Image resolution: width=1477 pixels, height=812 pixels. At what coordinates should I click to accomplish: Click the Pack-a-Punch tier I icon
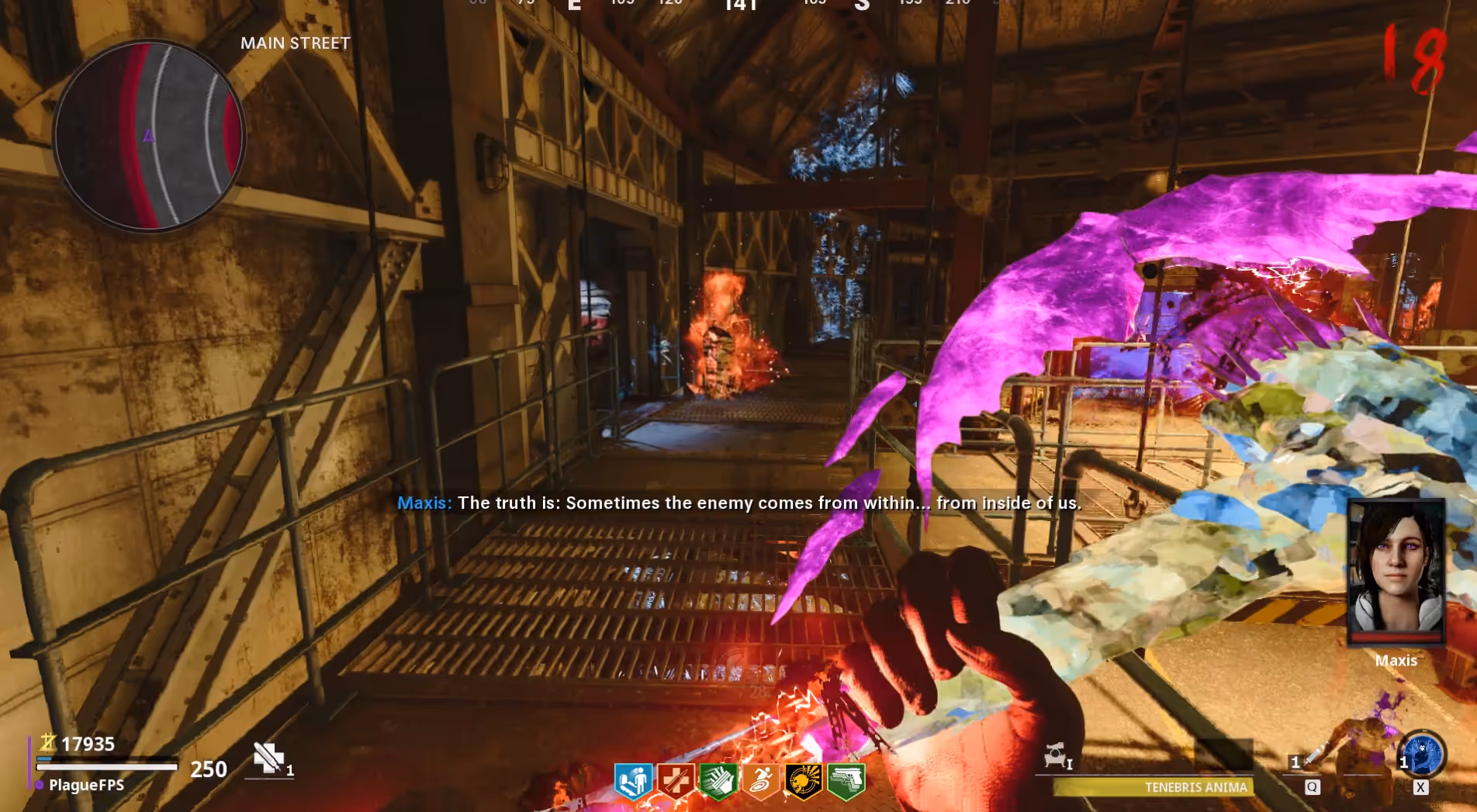[1057, 755]
